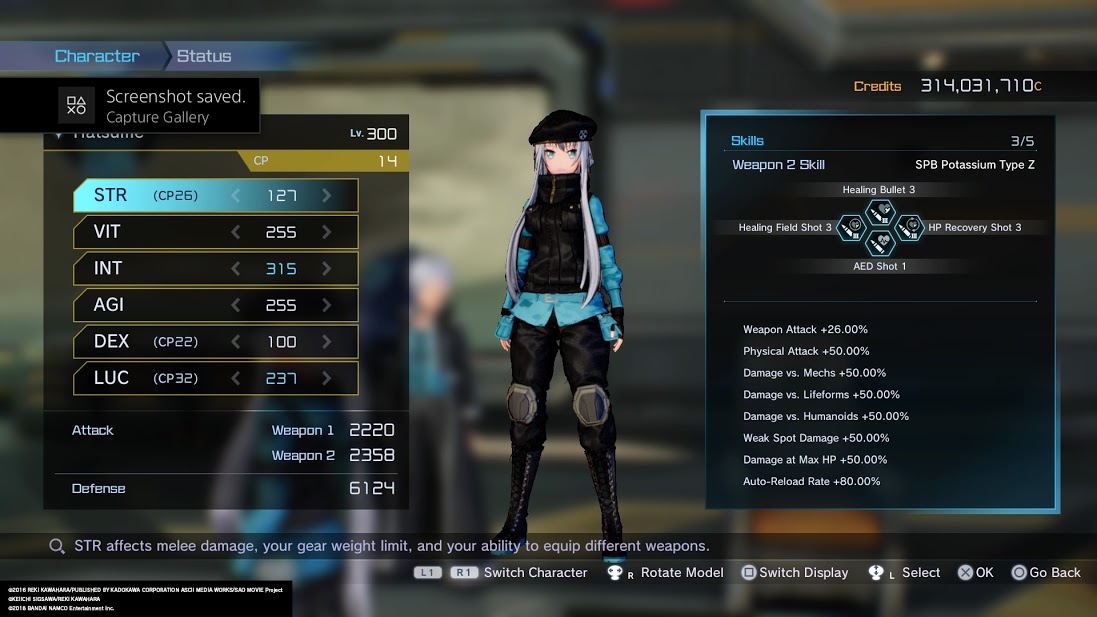Select the Healing Bullet 3 skill icon

[x=879, y=211]
